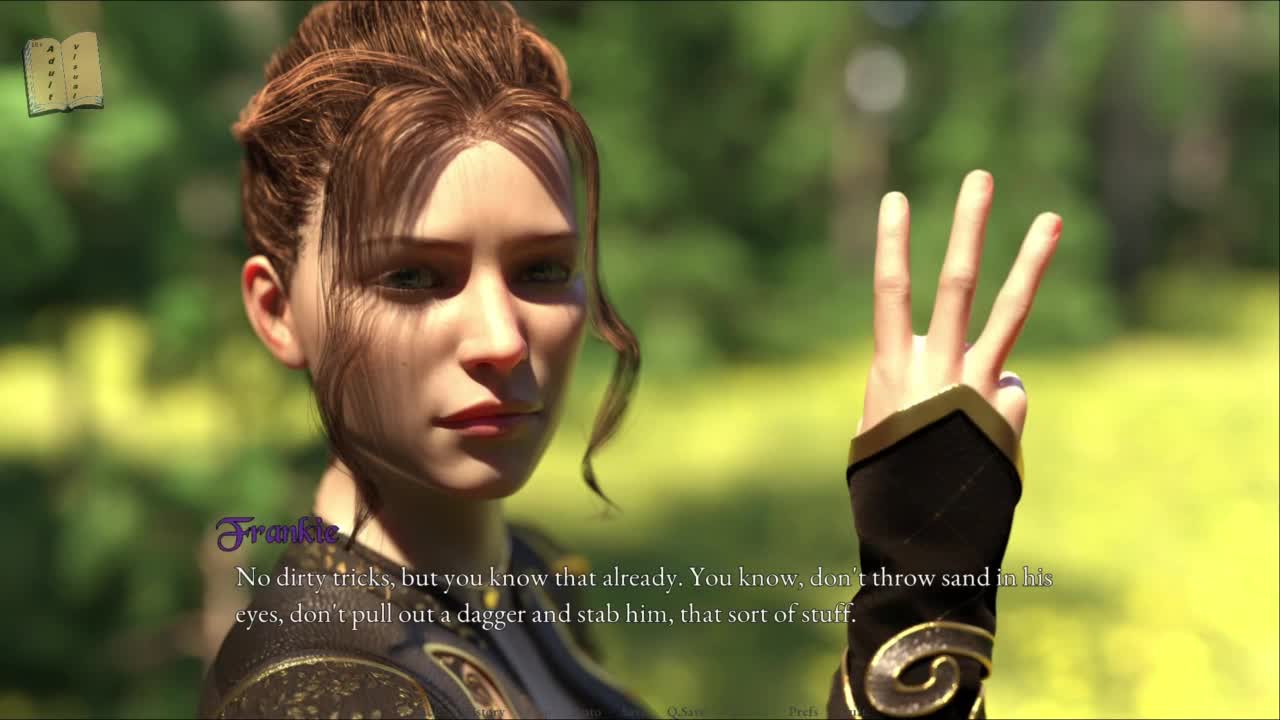Open the Prefs menu
Viewport: 1280px width, 720px height.
[803, 712]
